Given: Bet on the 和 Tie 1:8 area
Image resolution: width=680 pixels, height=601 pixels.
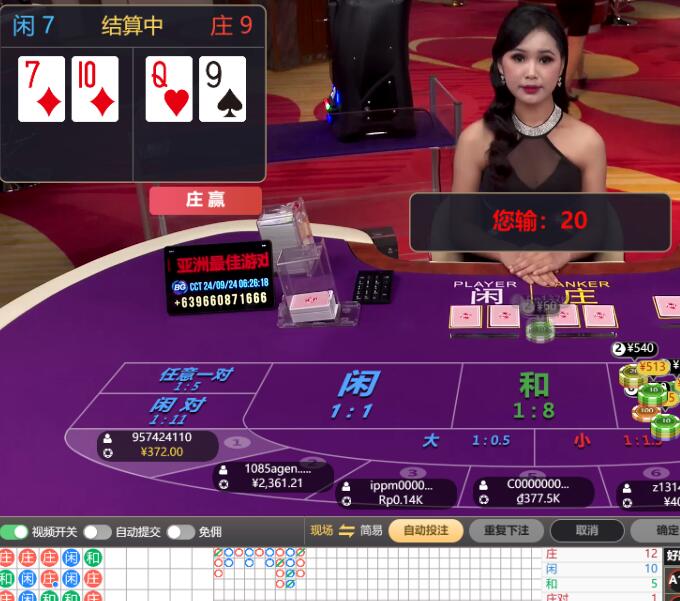Looking at the screenshot, I should 532,395.
